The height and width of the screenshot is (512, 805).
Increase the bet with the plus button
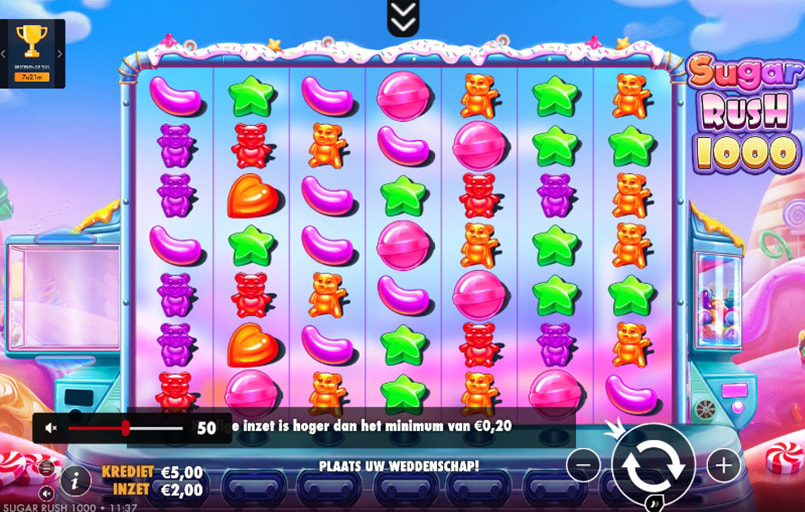click(x=723, y=464)
